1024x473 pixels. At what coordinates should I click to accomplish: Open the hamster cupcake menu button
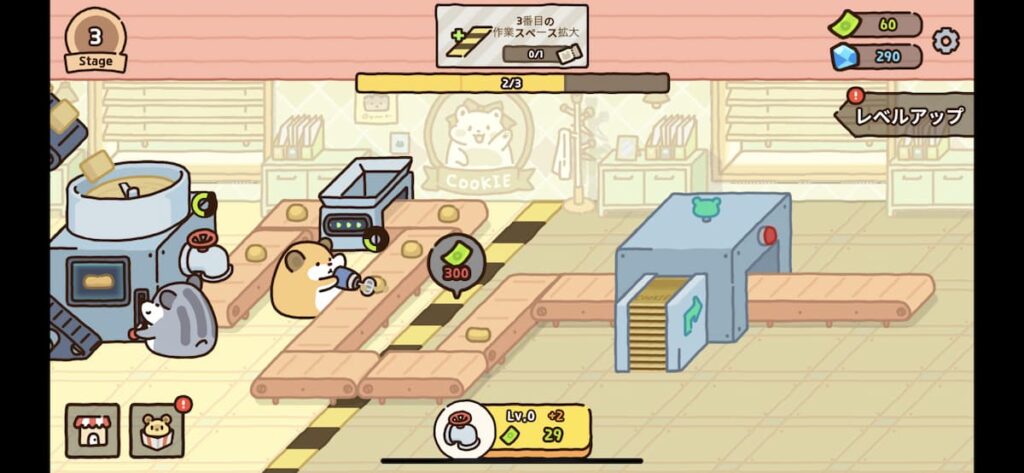tap(156, 431)
